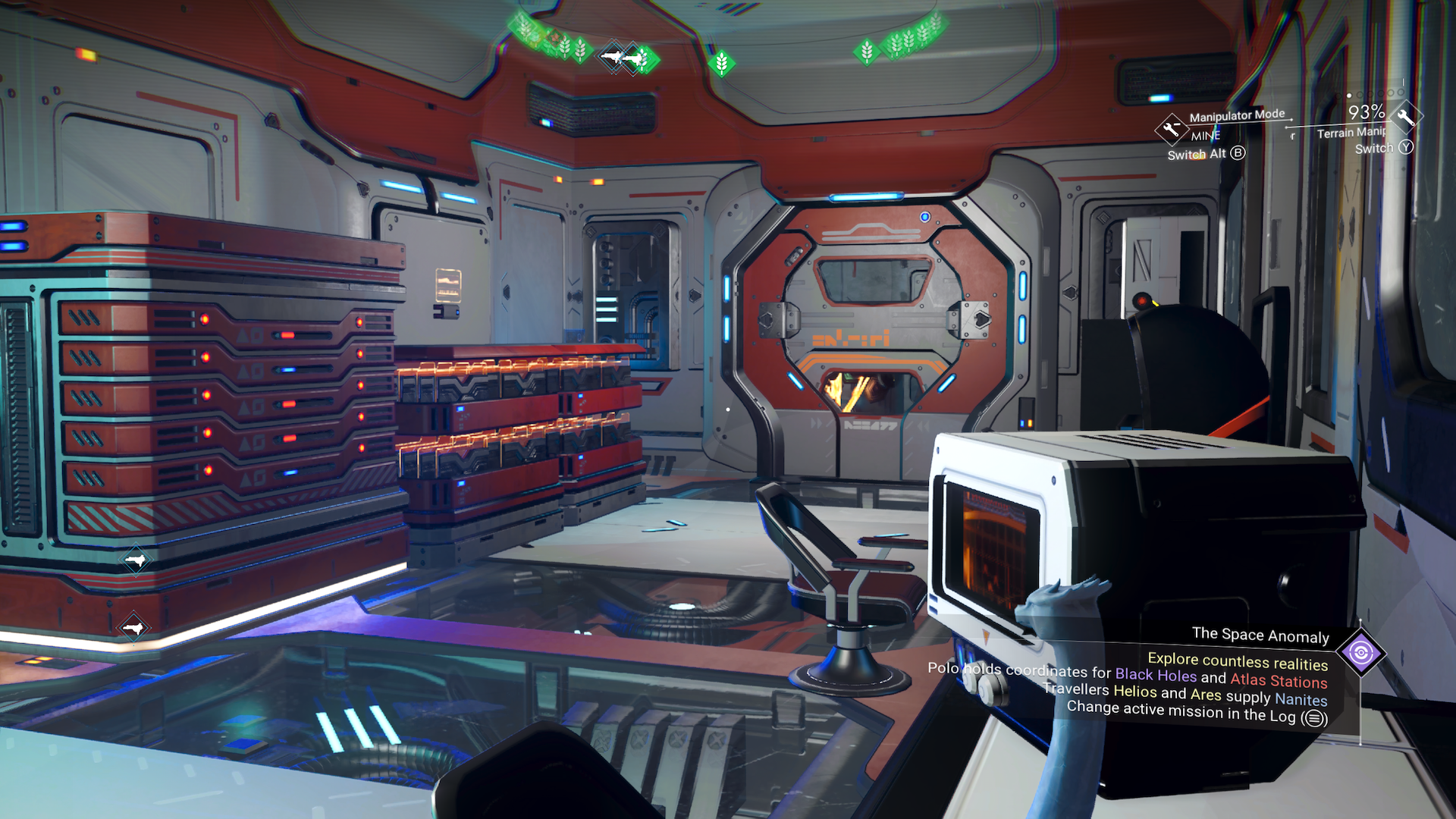The width and height of the screenshot is (1456, 819).
Task: Select a charge-slot dot above the 93% readout
Action: (x=1349, y=95)
